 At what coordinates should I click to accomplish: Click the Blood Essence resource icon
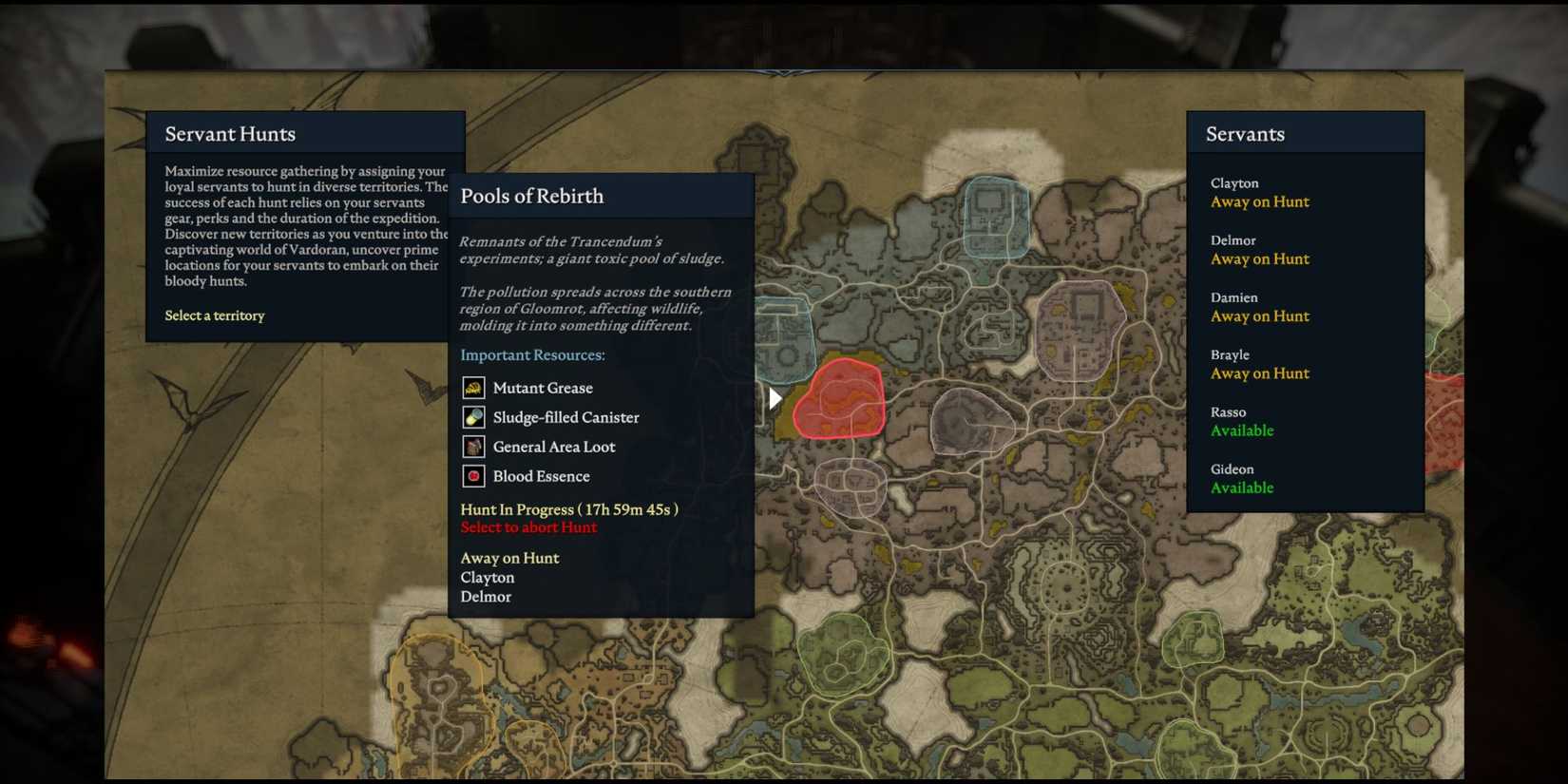click(474, 476)
